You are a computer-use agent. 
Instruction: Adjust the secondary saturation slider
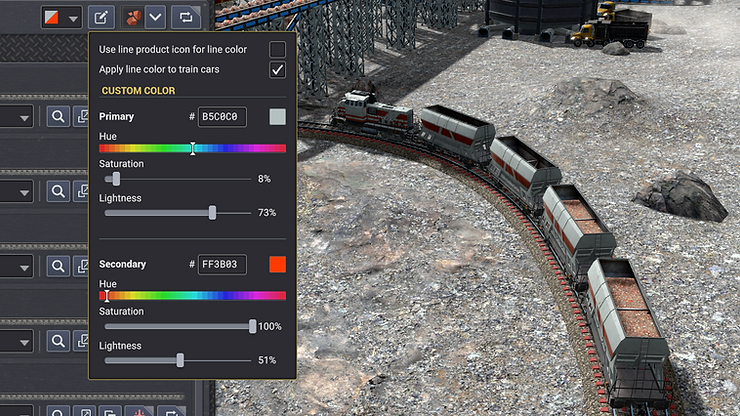pyautogui.click(x=252, y=326)
